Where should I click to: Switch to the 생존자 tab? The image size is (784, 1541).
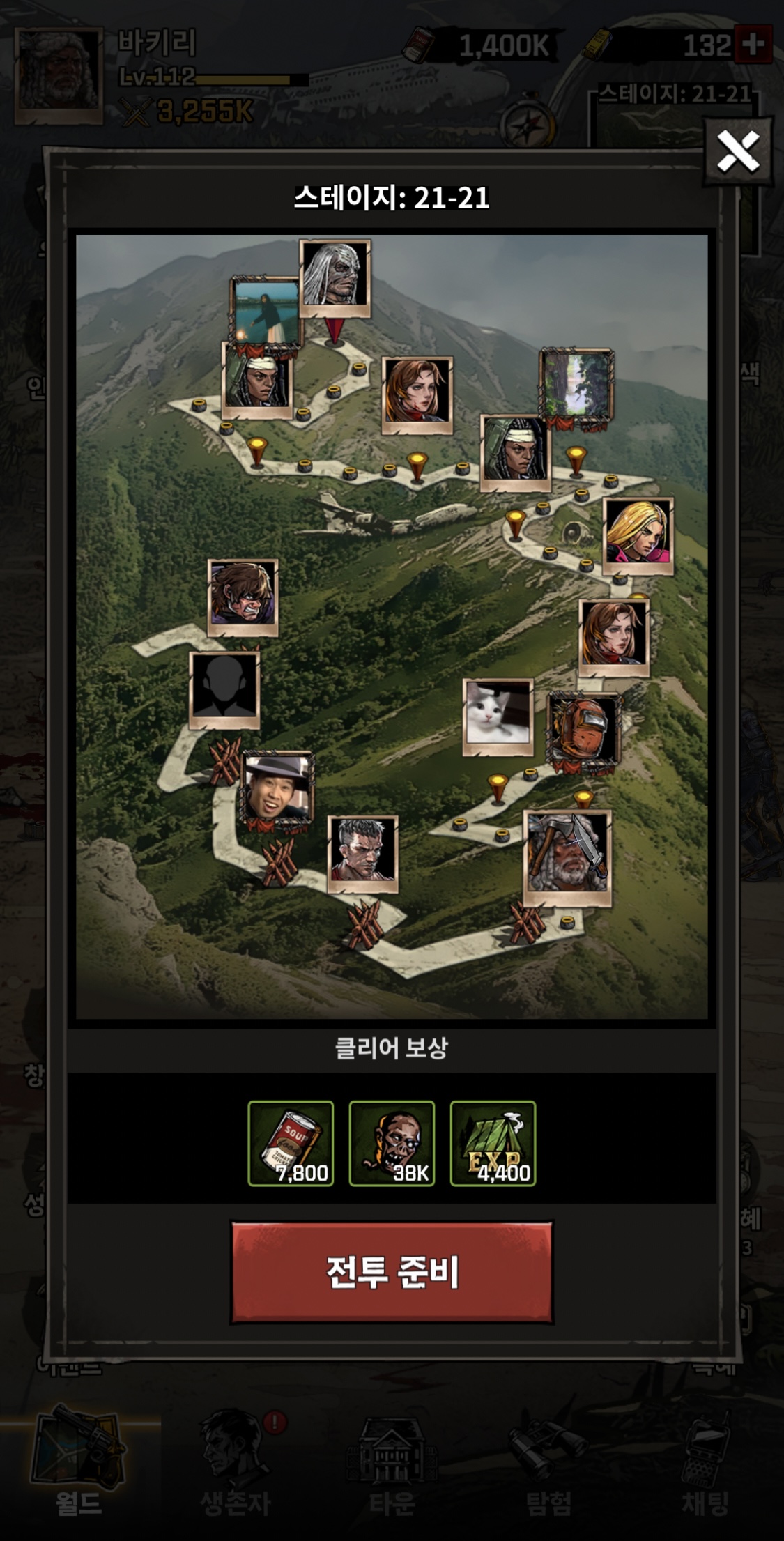(236, 1462)
